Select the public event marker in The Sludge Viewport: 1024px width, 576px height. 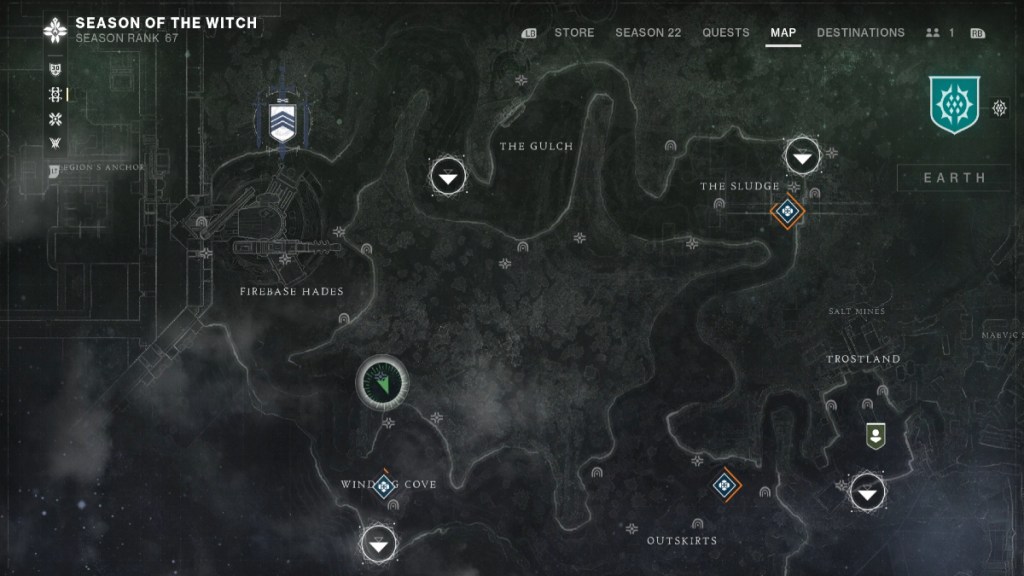[787, 211]
